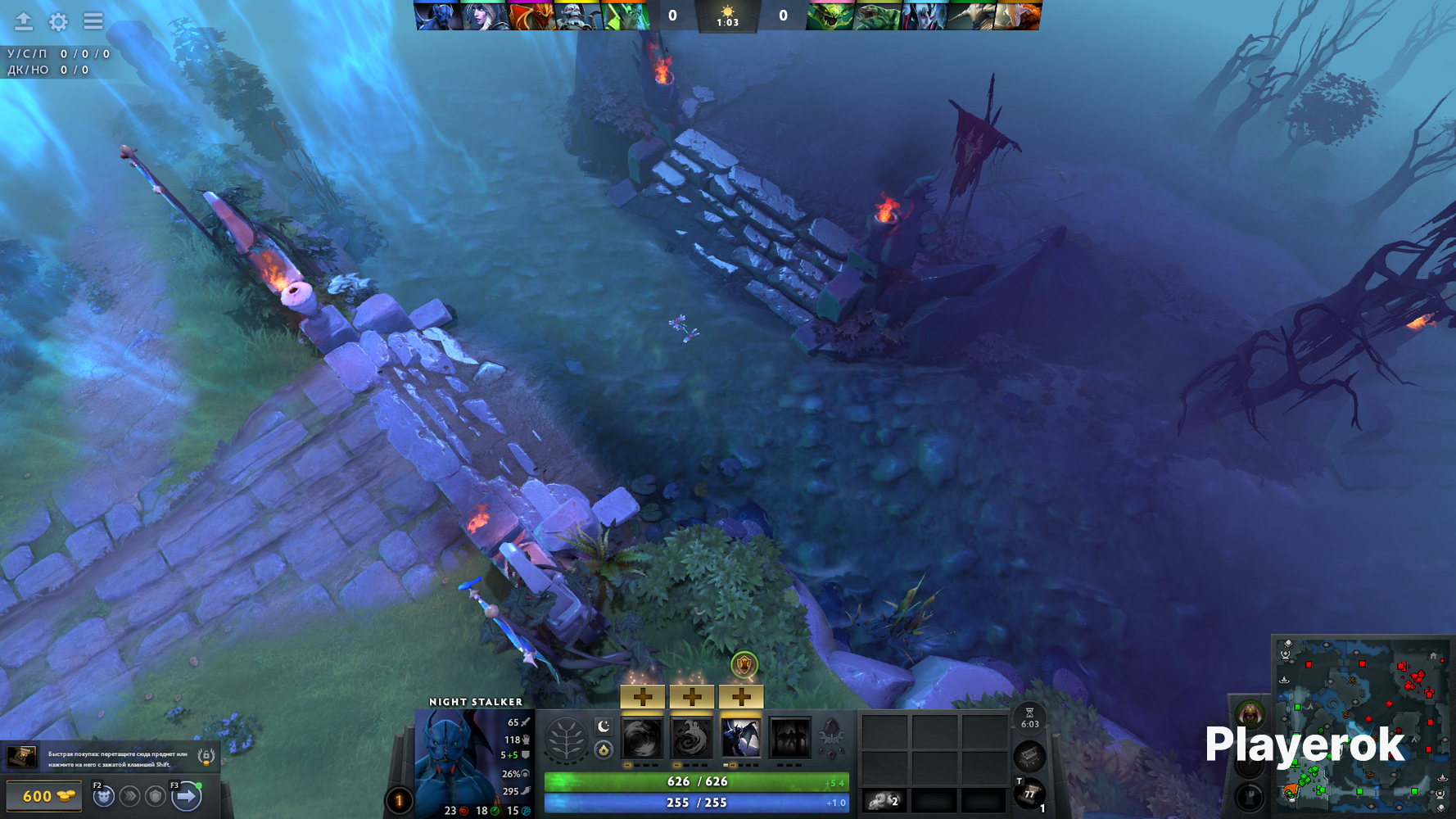Level up Hunter in the Night

(x=740, y=697)
